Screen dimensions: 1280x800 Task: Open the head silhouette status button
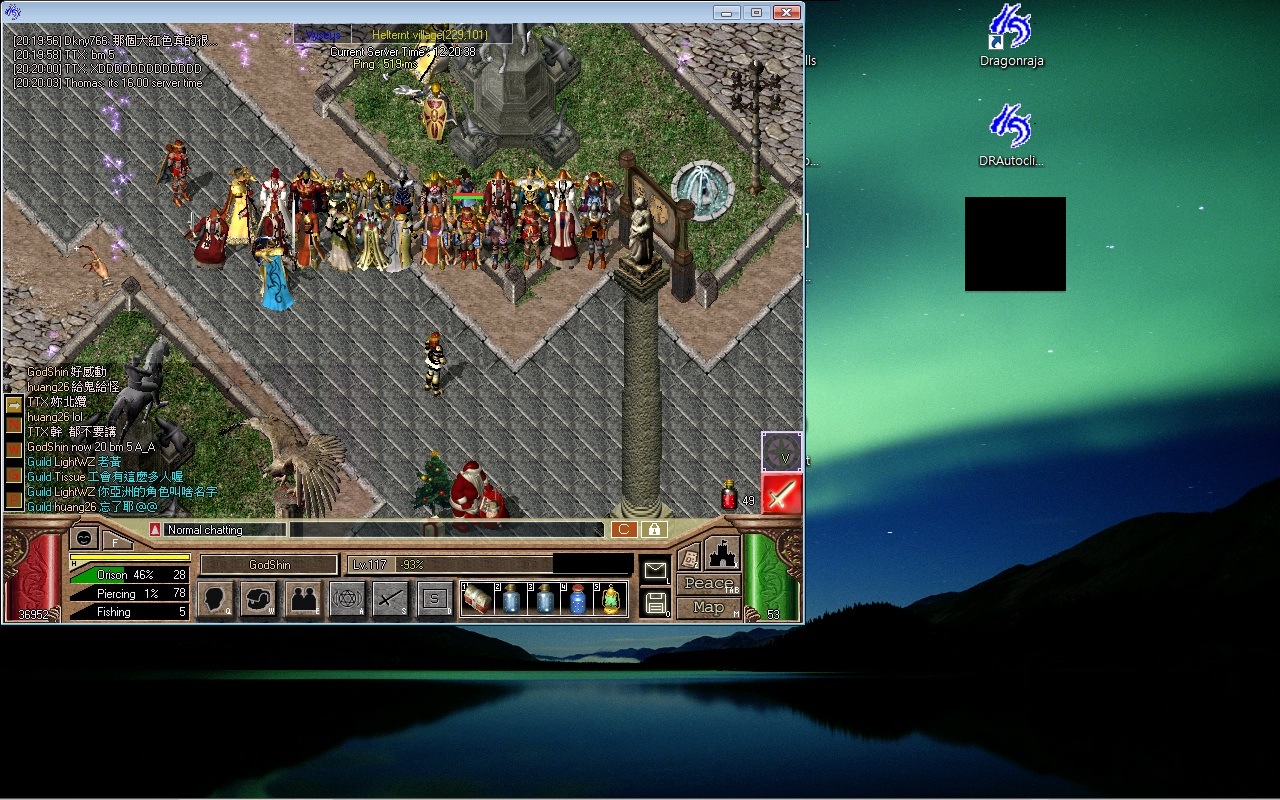coord(214,599)
